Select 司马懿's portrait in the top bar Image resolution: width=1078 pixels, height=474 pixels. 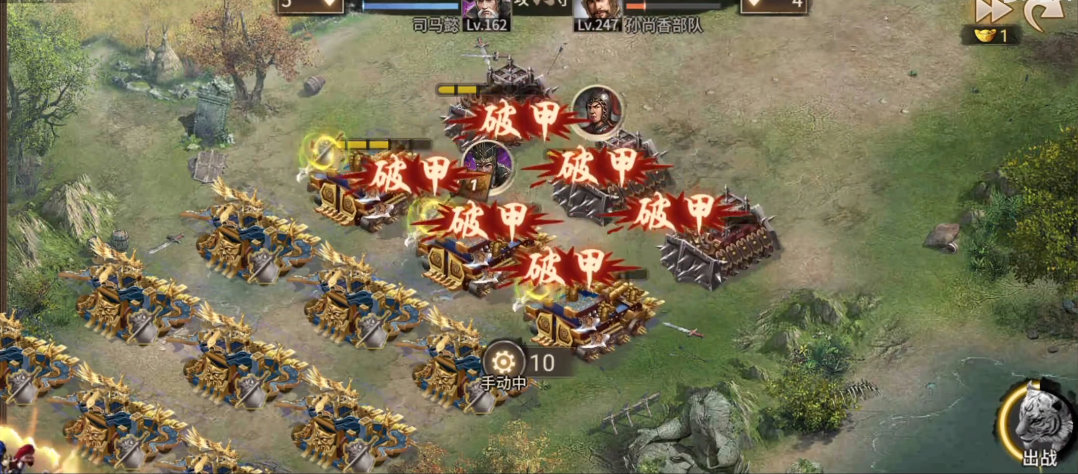(x=486, y=10)
